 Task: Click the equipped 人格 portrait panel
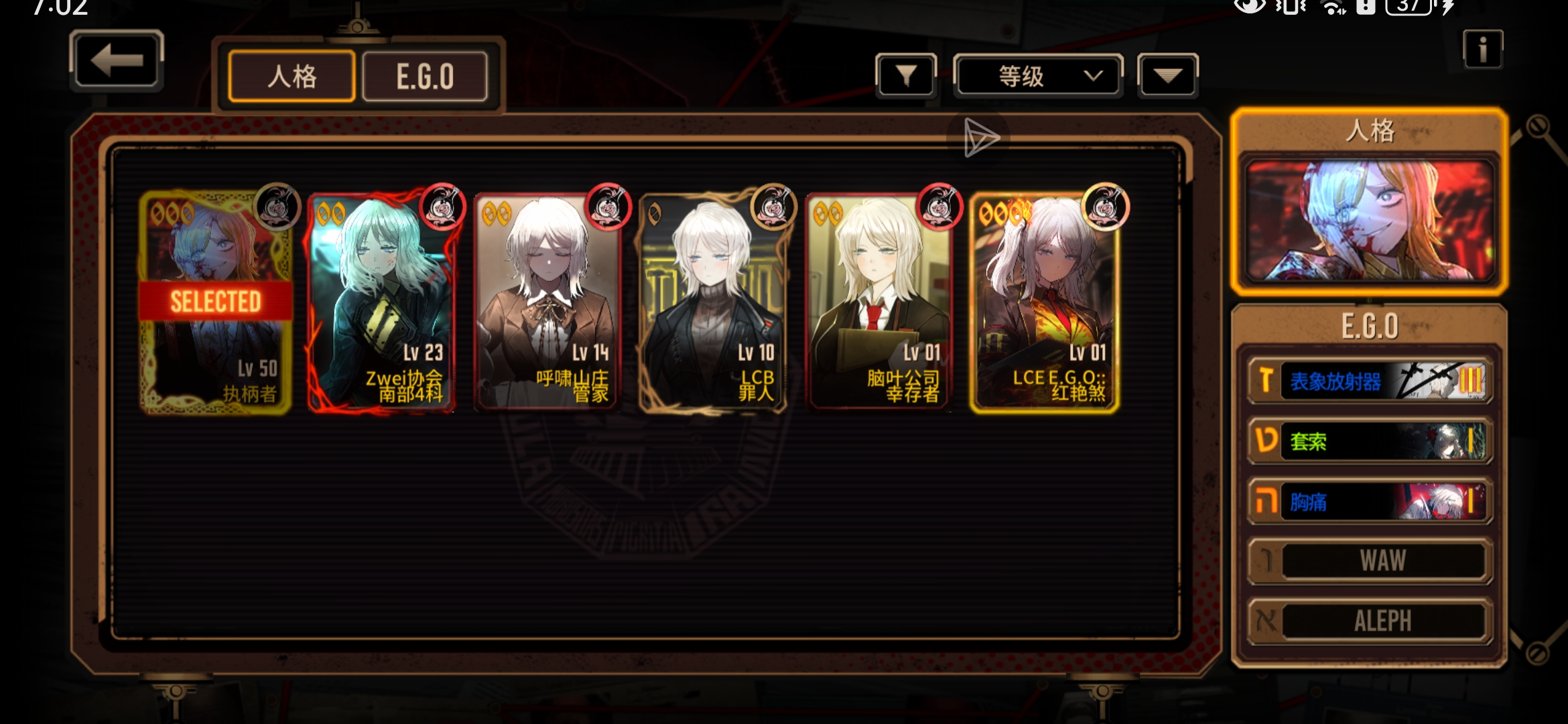pyautogui.click(x=1369, y=220)
